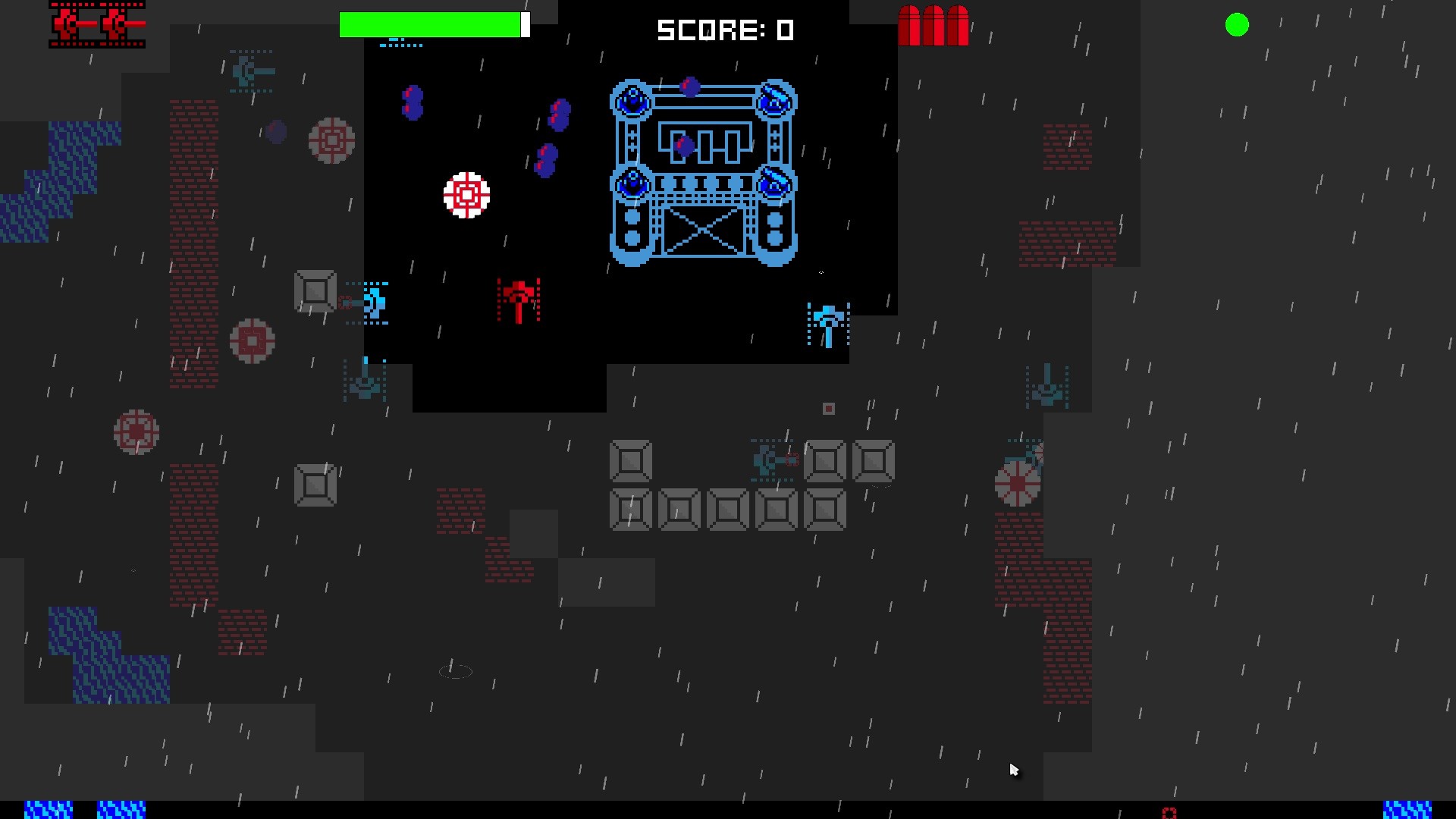Click the gray crate in the crate row

pyautogui.click(x=679, y=510)
